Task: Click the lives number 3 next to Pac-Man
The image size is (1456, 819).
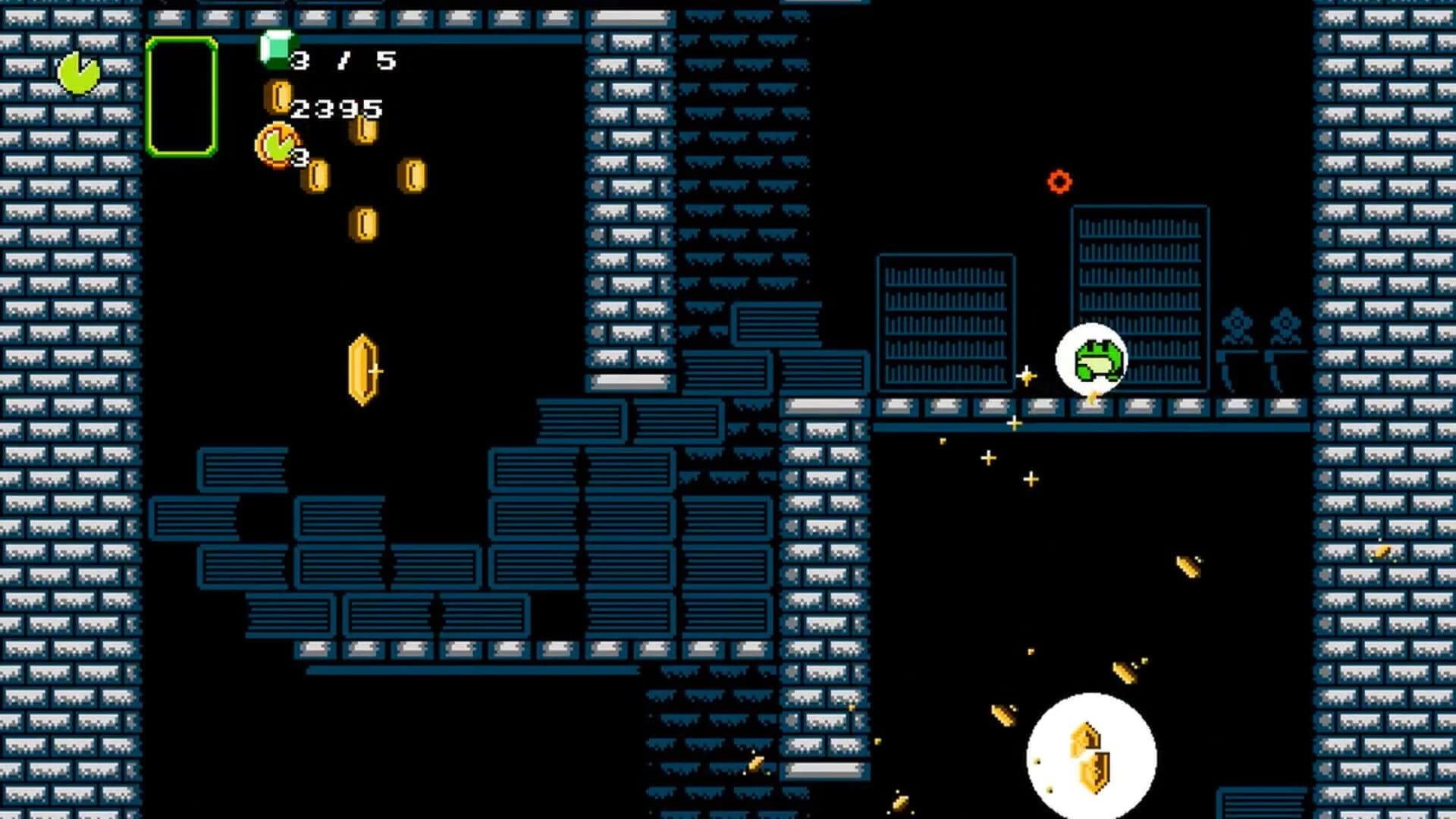Action: click(x=301, y=158)
